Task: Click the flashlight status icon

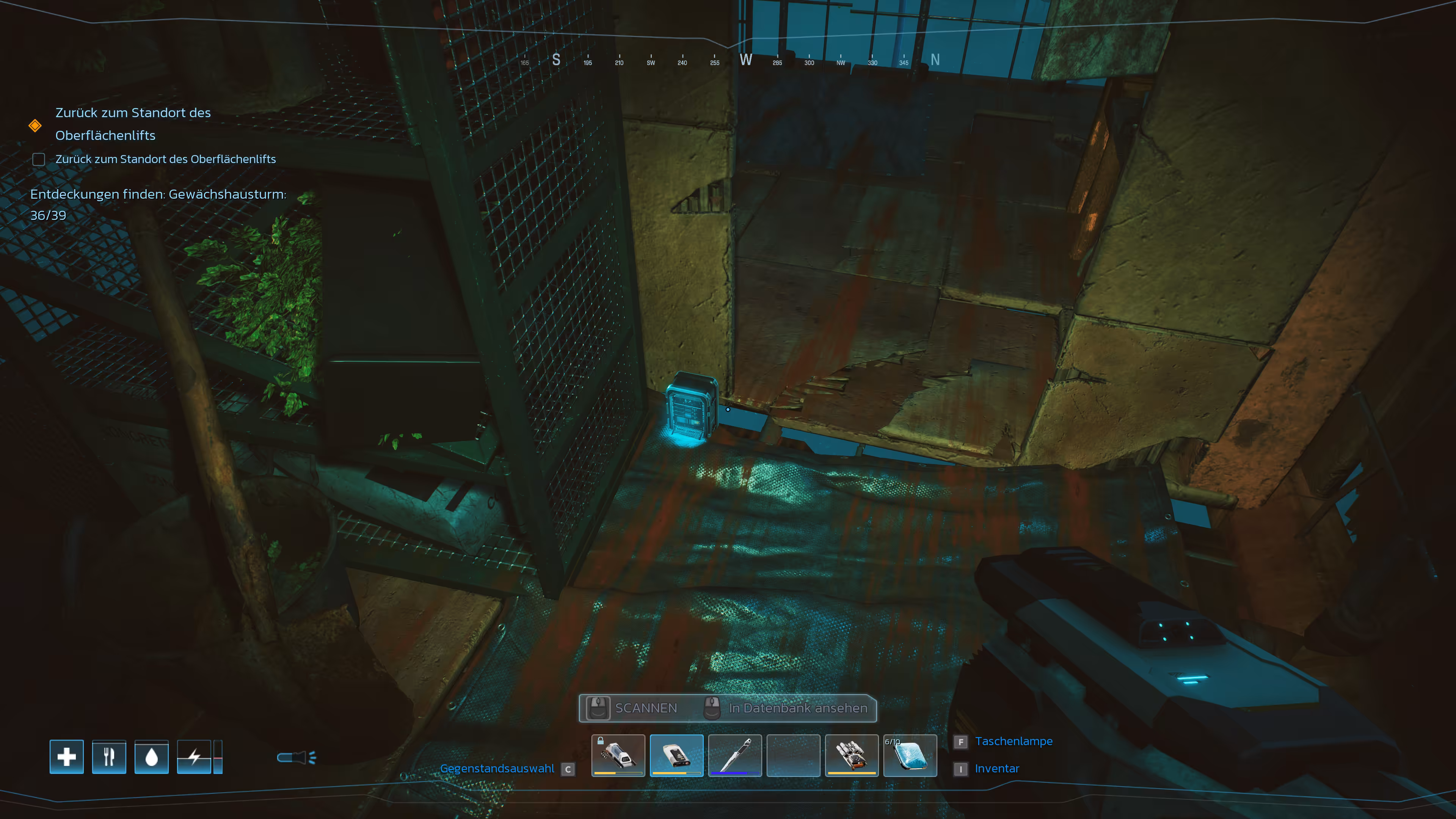Action: [296, 758]
